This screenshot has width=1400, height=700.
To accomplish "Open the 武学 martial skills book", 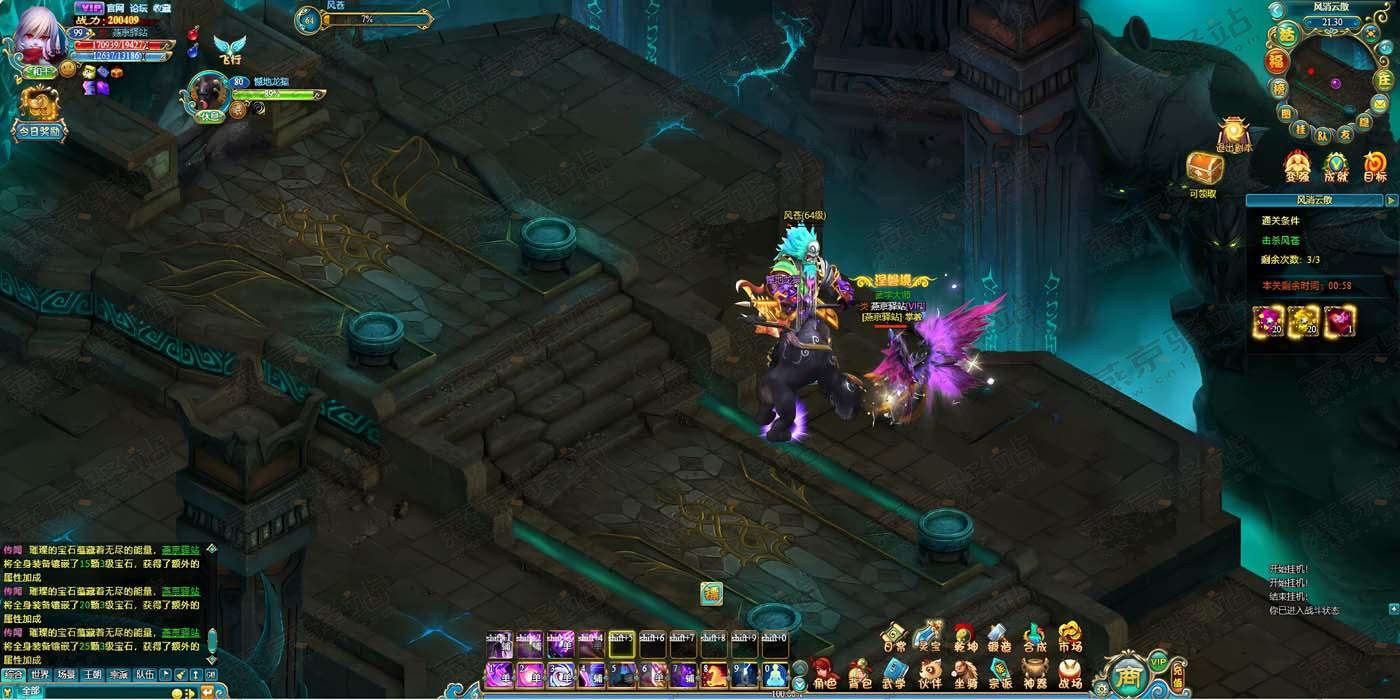I will 894,673.
